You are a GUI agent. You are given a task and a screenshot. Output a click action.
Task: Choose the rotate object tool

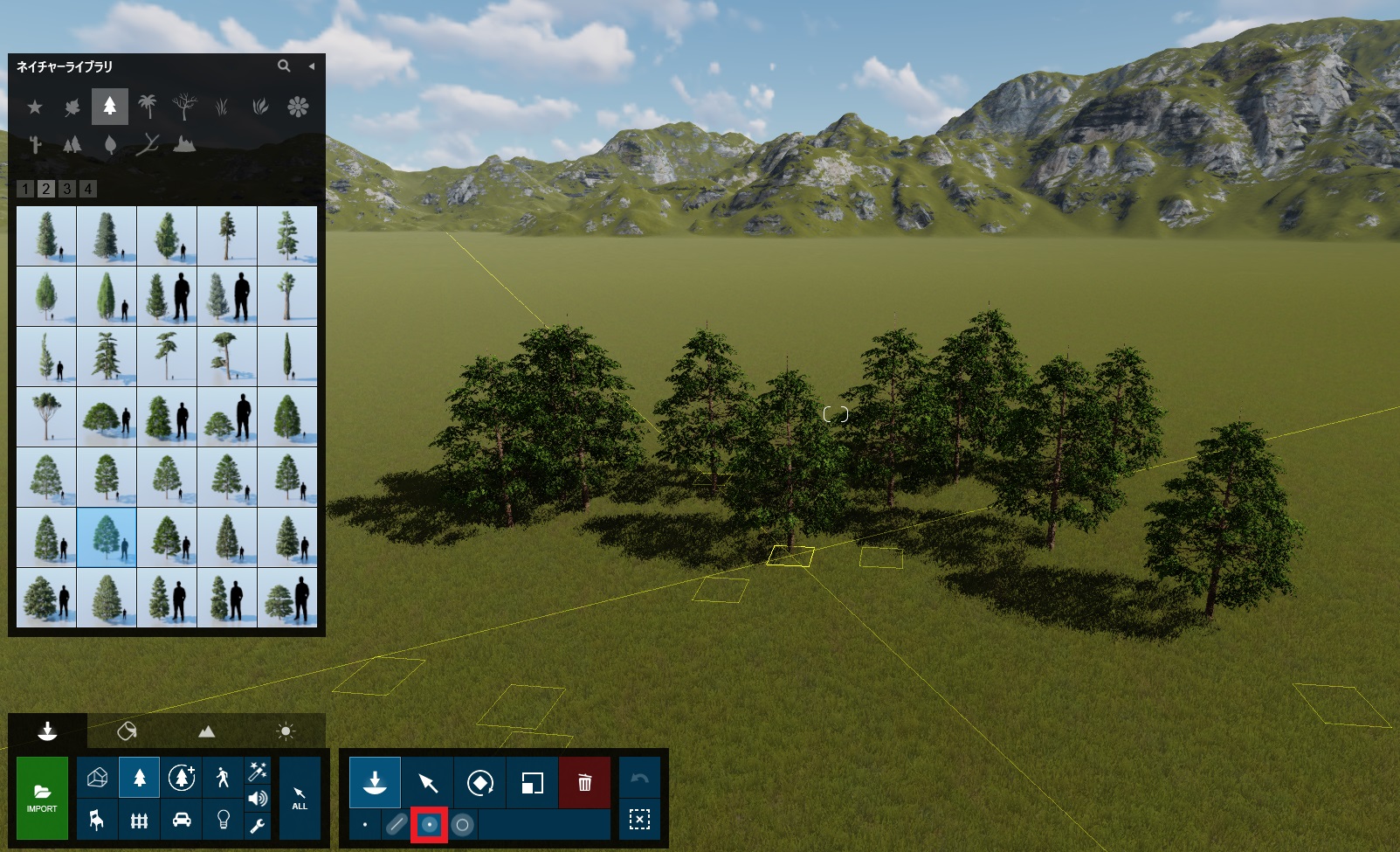click(x=479, y=782)
